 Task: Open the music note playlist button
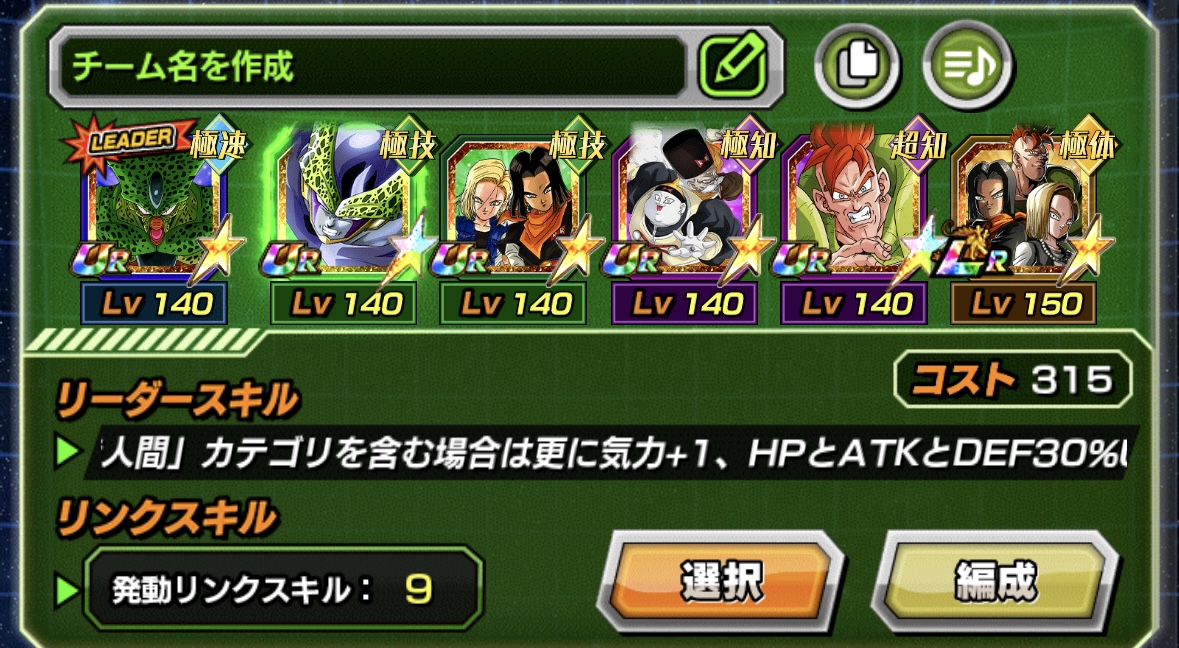point(967,66)
